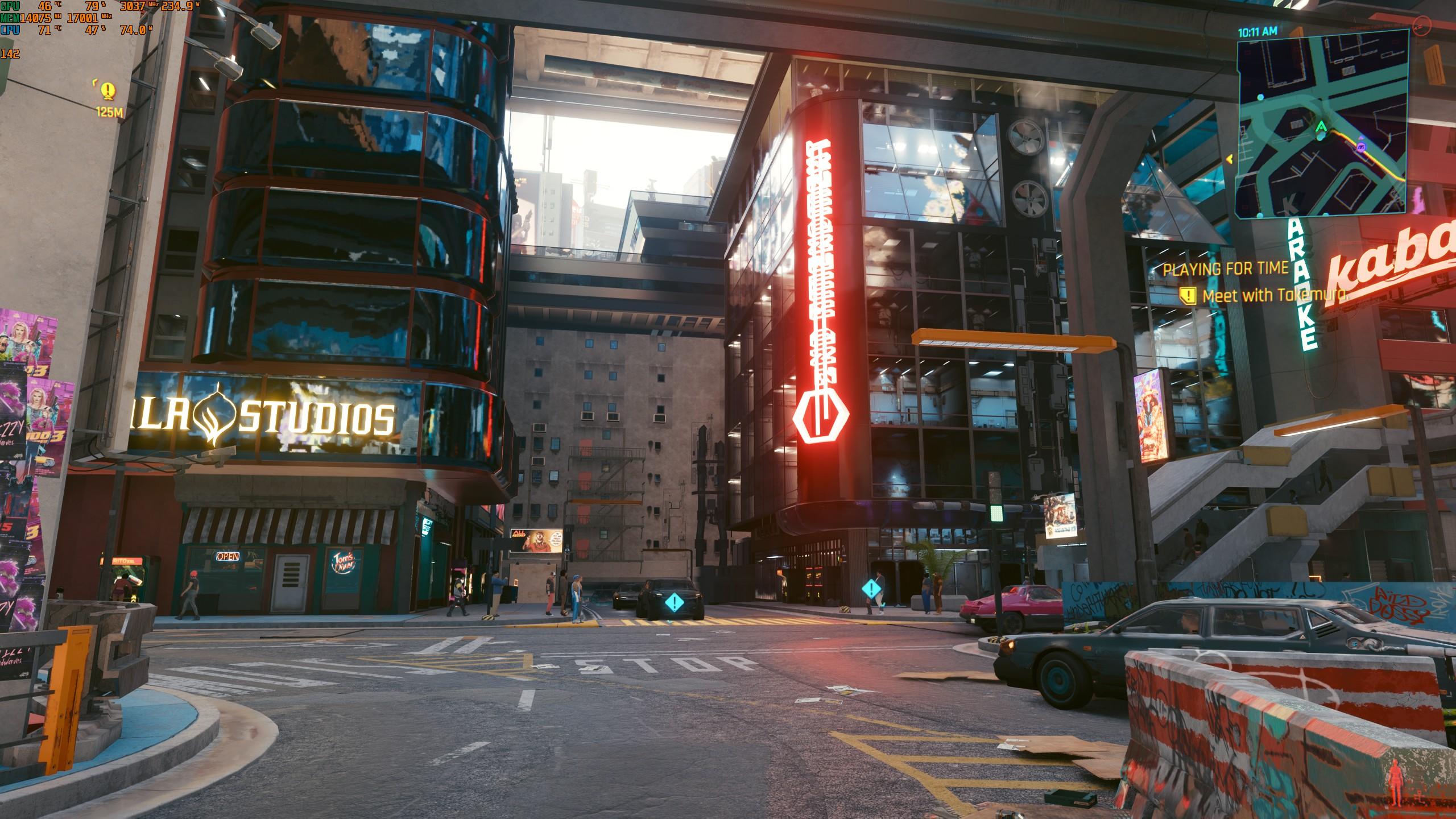Screen dimensions: 1456x819
Task: Click the Playing for Time quest title
Action: click(x=1225, y=269)
